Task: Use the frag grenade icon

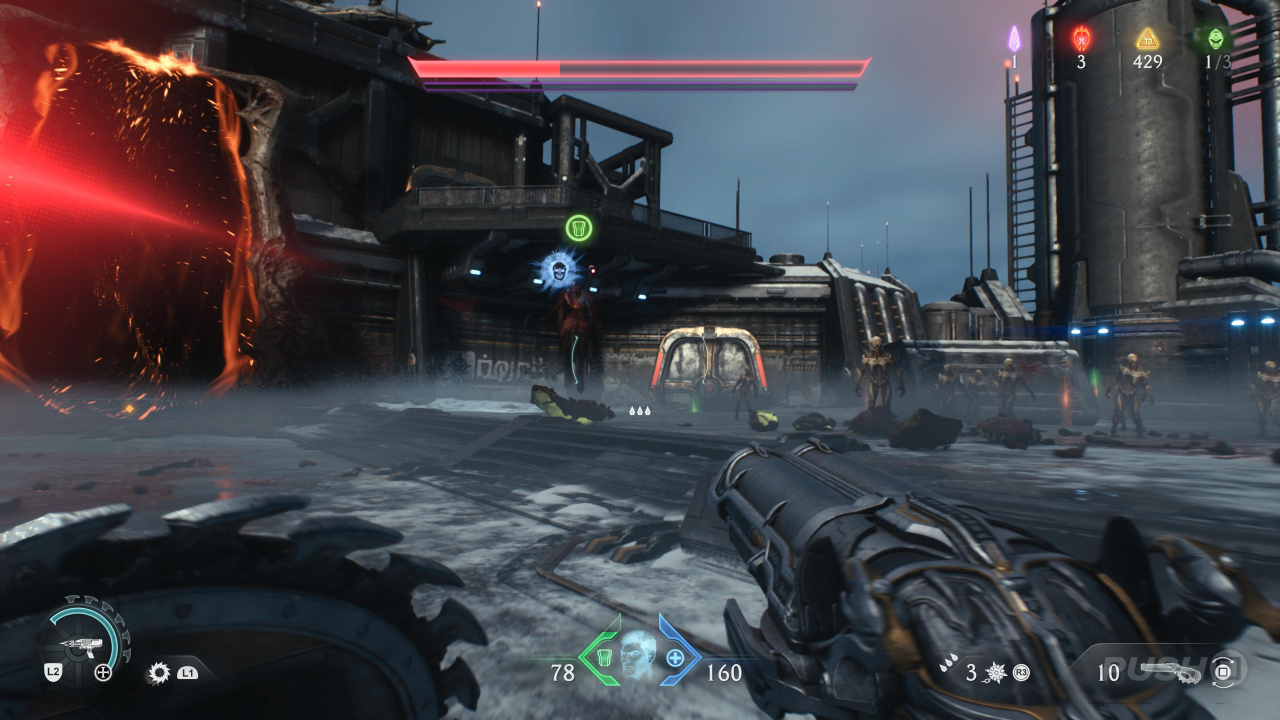Action: 997,673
